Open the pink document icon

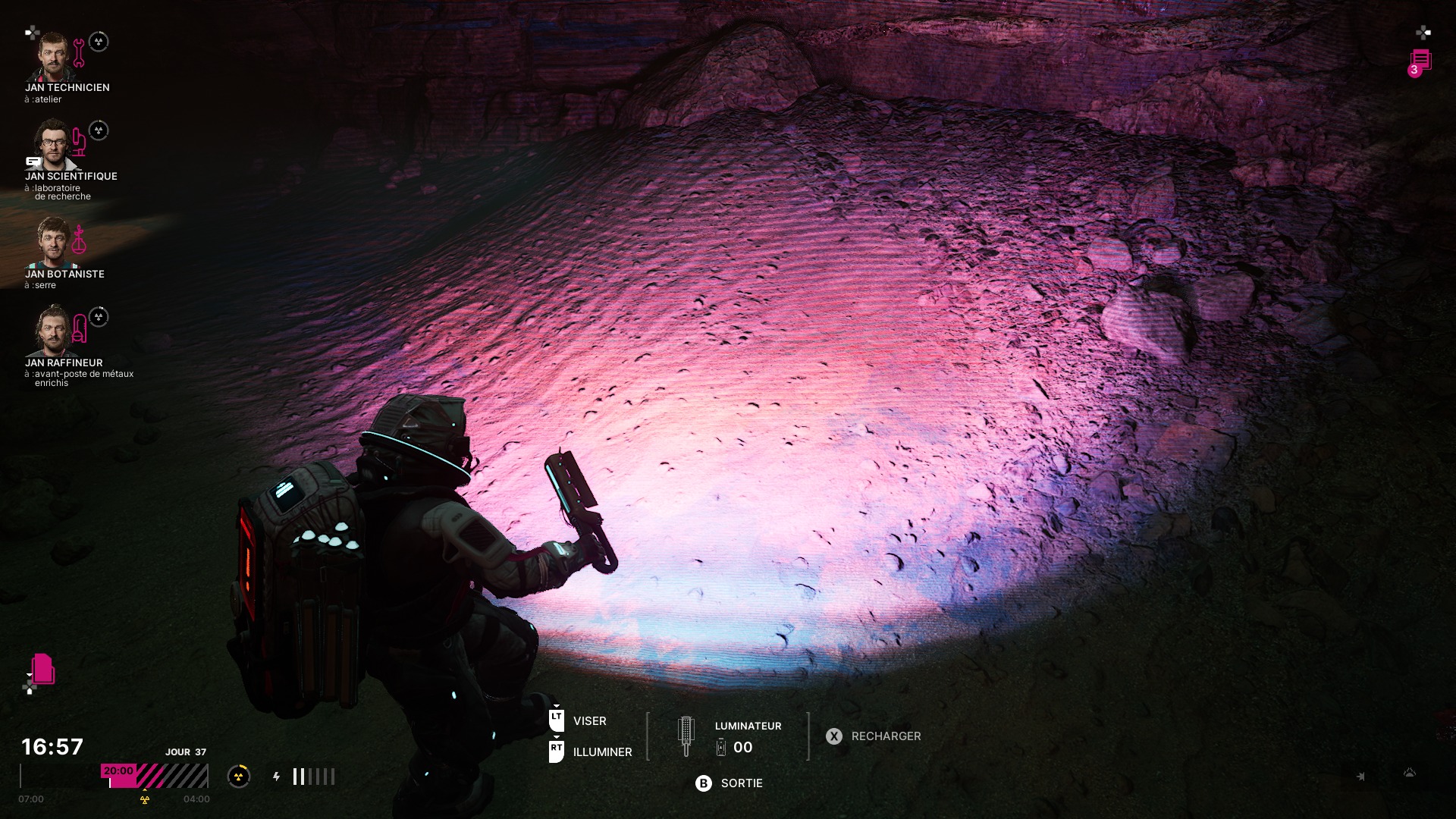[x=43, y=669]
